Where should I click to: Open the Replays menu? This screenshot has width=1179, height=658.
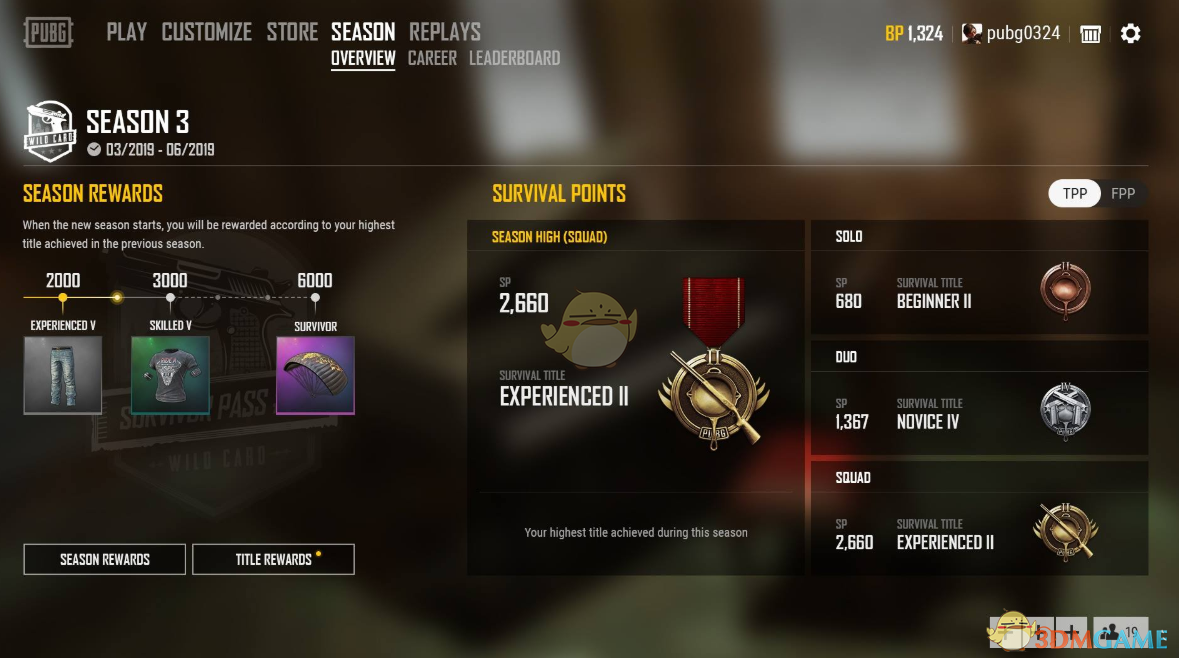tap(445, 32)
